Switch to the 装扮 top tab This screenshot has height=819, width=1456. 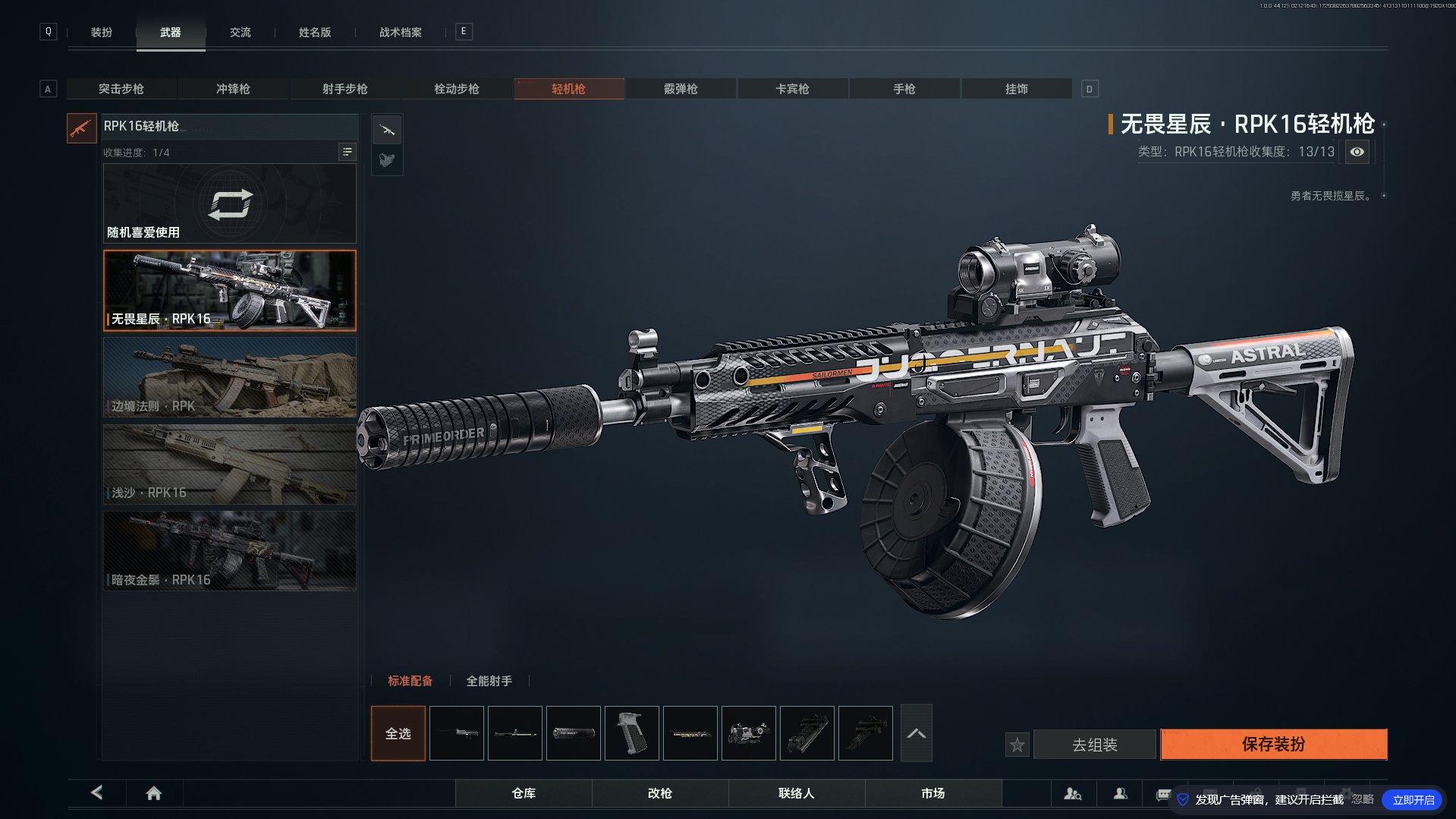[x=102, y=33]
